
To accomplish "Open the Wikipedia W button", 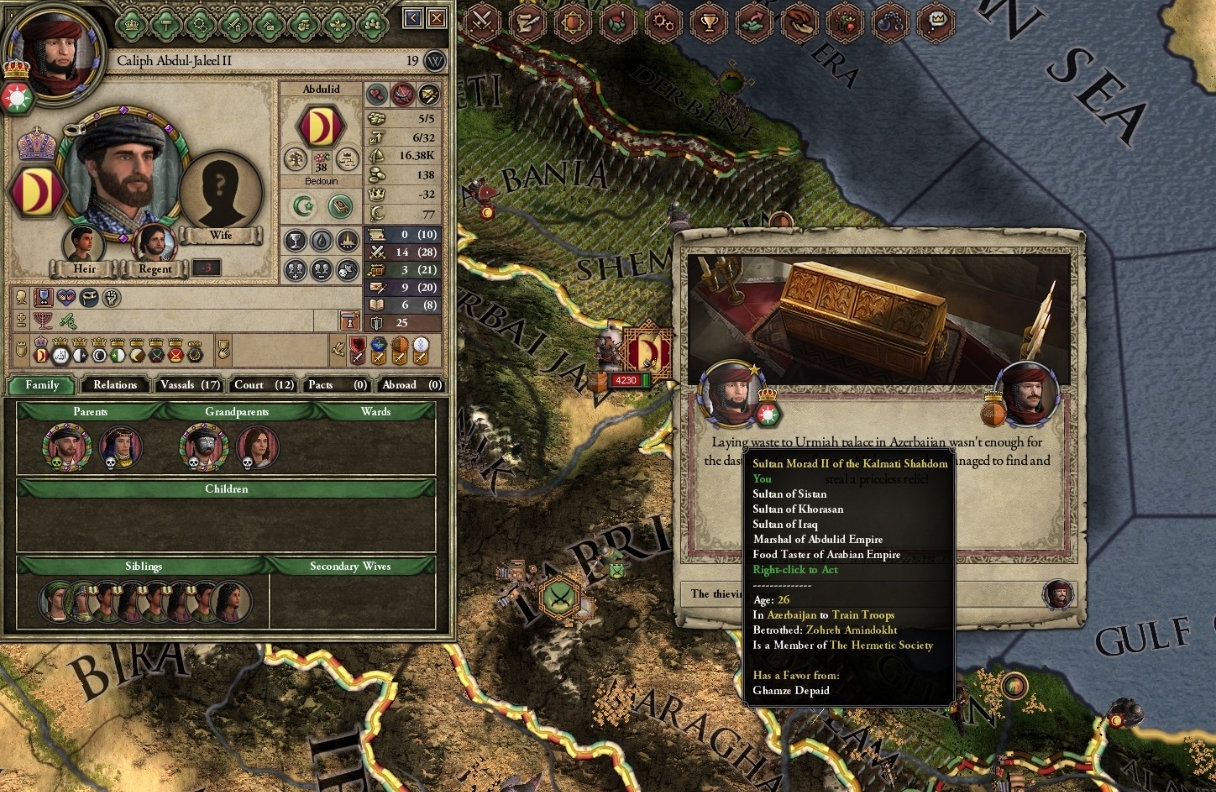I will tap(435, 61).
